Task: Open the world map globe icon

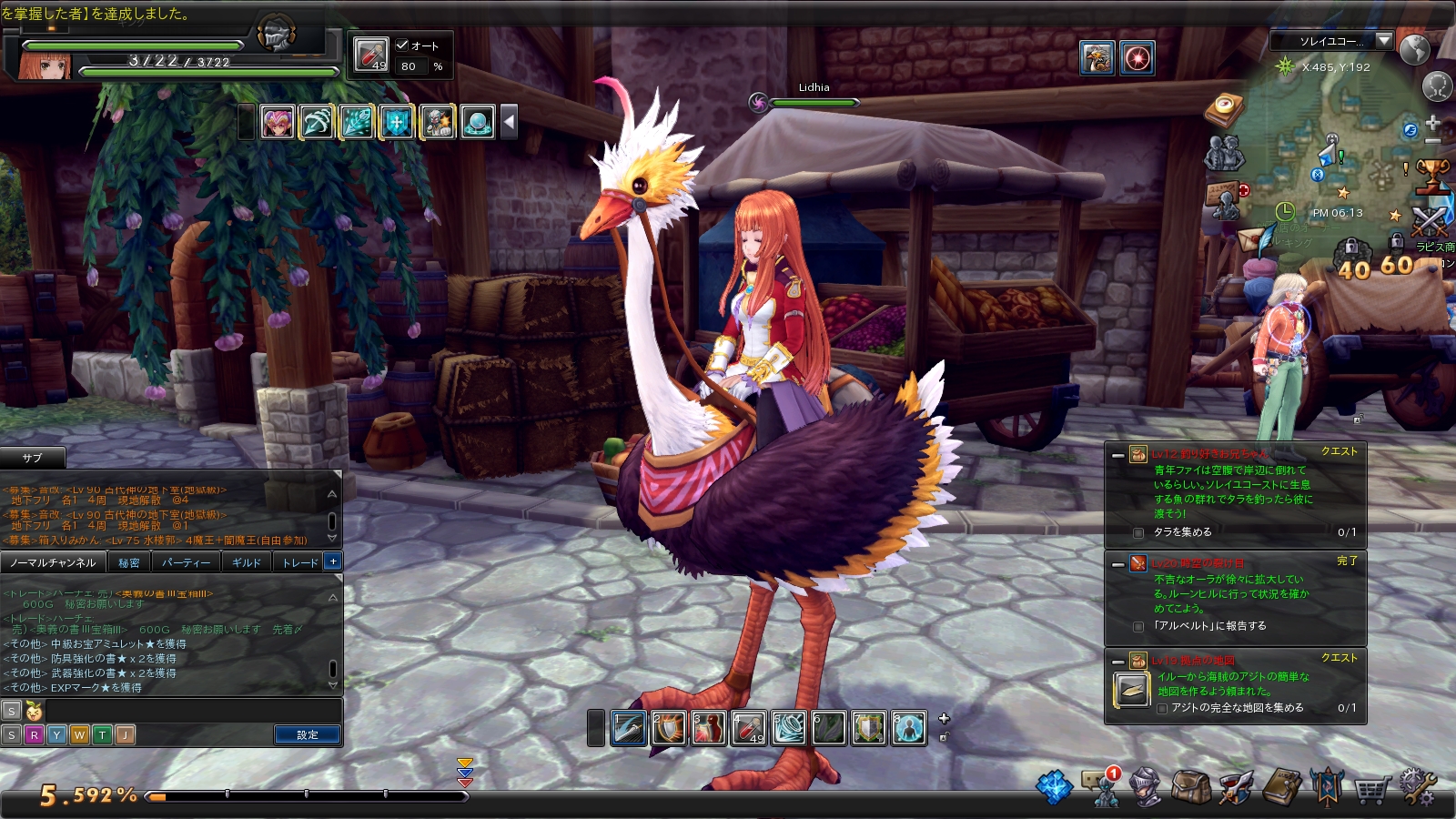Action: (1414, 49)
